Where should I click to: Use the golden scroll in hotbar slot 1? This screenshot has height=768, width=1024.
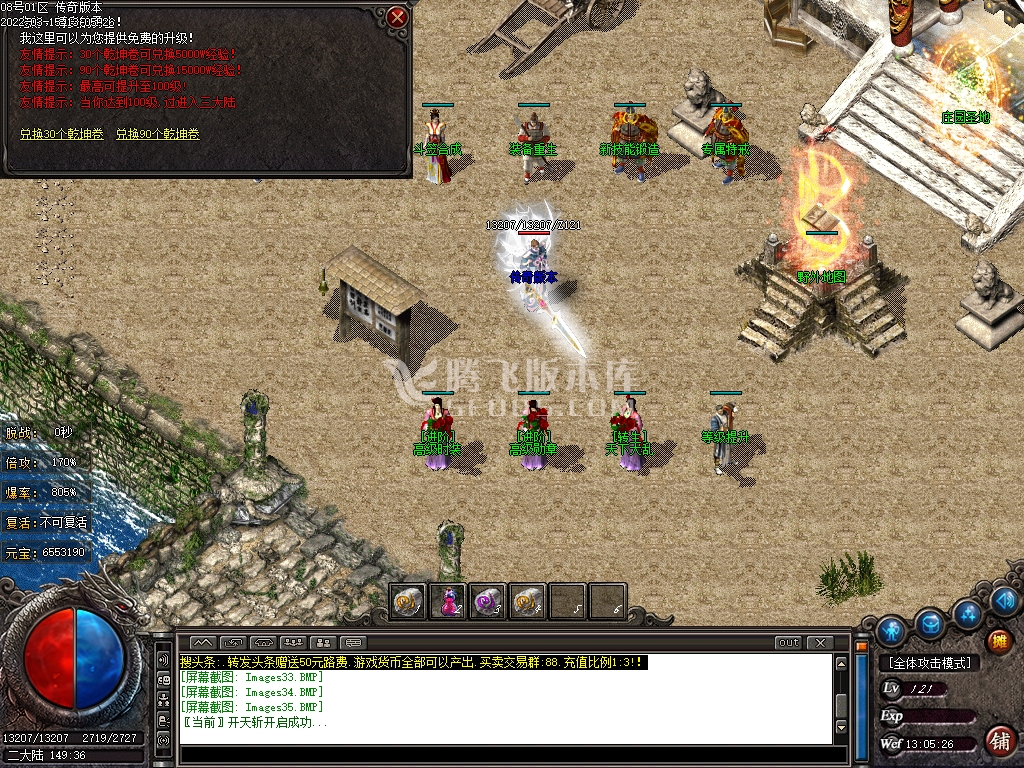coord(408,601)
